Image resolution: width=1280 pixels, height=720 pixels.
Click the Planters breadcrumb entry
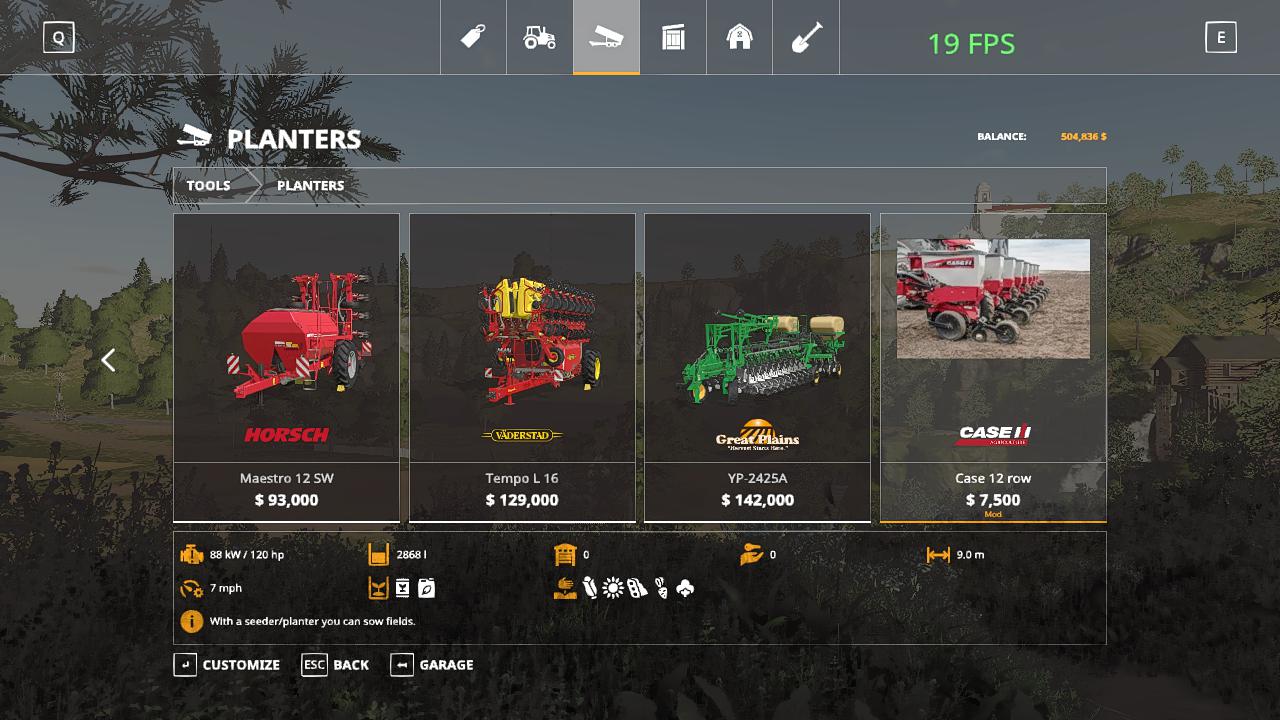(x=310, y=186)
